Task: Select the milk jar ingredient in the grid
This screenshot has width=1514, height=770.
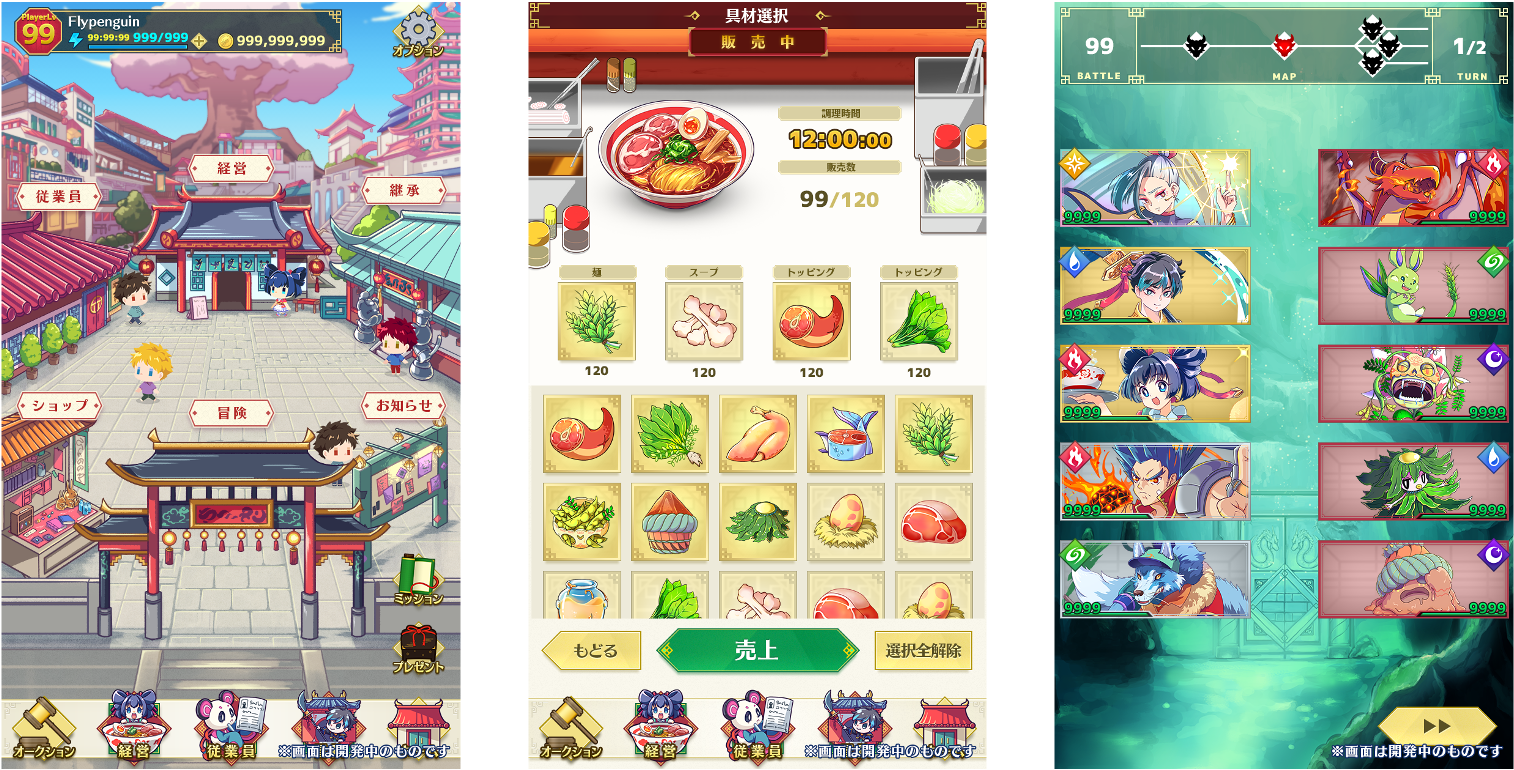Action: [583, 598]
